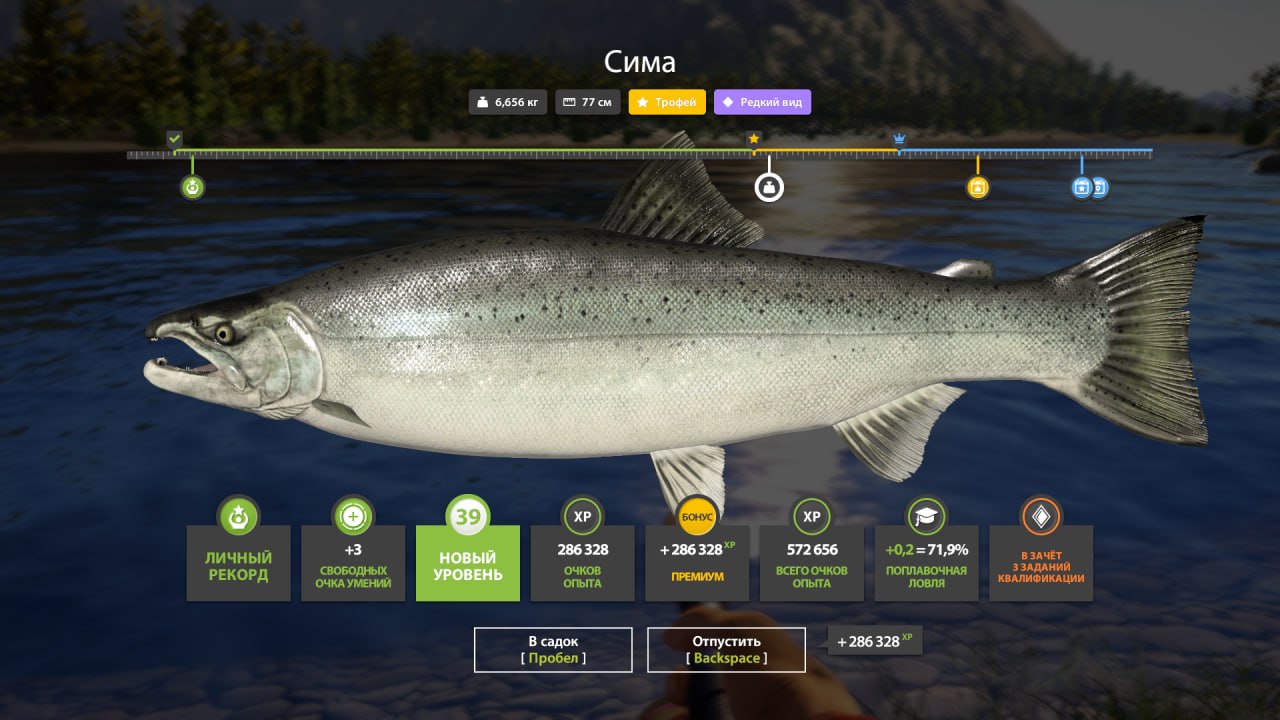This screenshot has width=1280, height=720.
Task: Open the Личный рекорд tile
Action: click(x=238, y=563)
